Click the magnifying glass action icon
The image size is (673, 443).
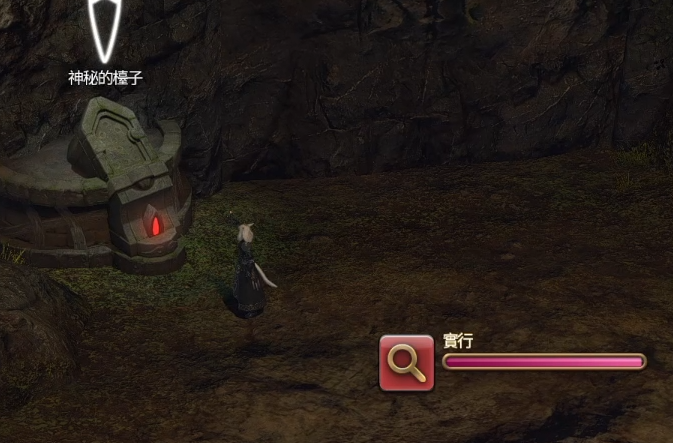pos(407,362)
